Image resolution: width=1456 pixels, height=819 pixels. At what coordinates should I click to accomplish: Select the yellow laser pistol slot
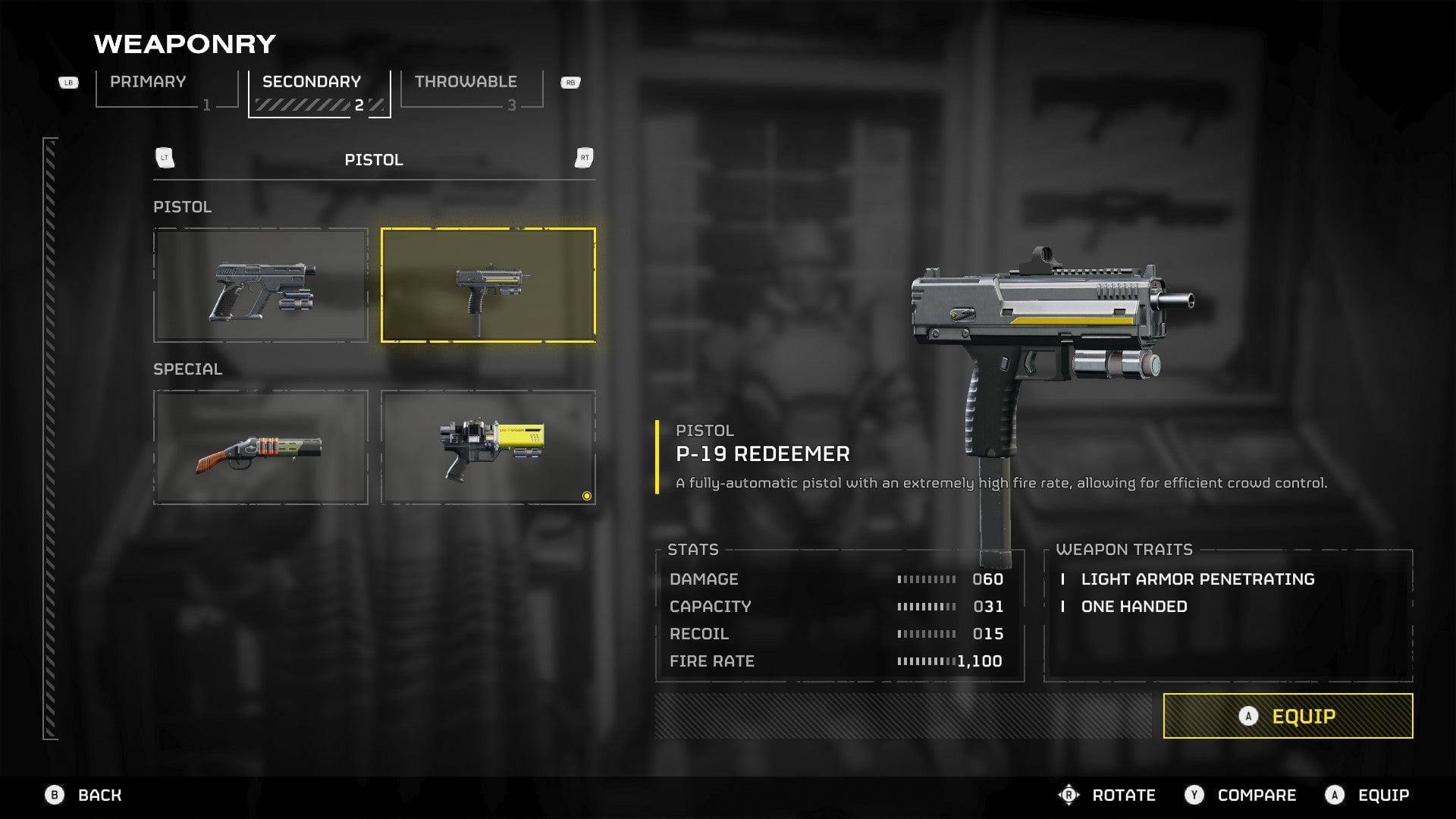click(x=488, y=447)
